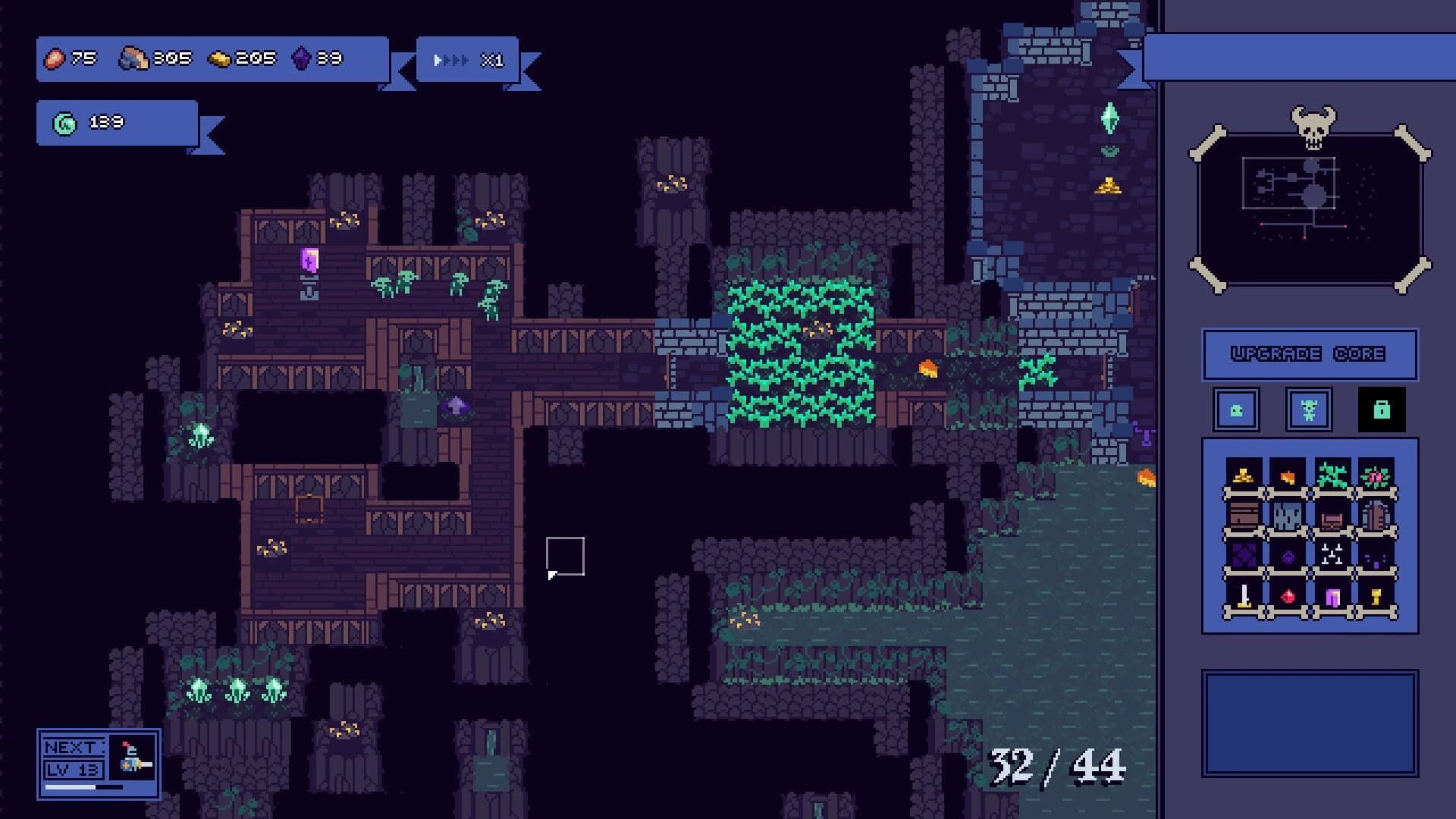Pick the green vines build item
Viewport: 1456px width, 819px height.
click(1332, 475)
